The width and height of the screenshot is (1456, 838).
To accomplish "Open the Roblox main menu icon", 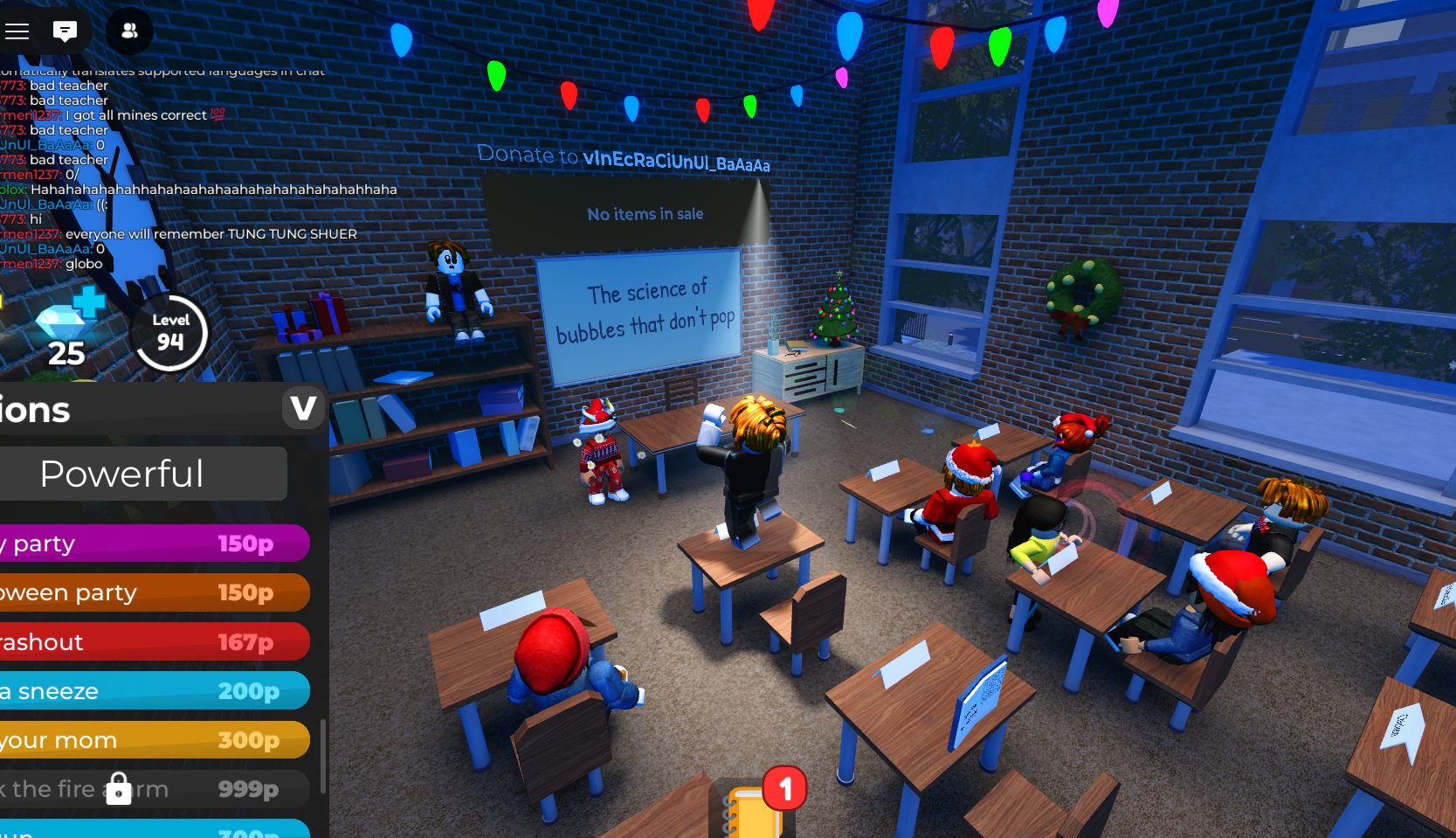I will [x=17, y=30].
